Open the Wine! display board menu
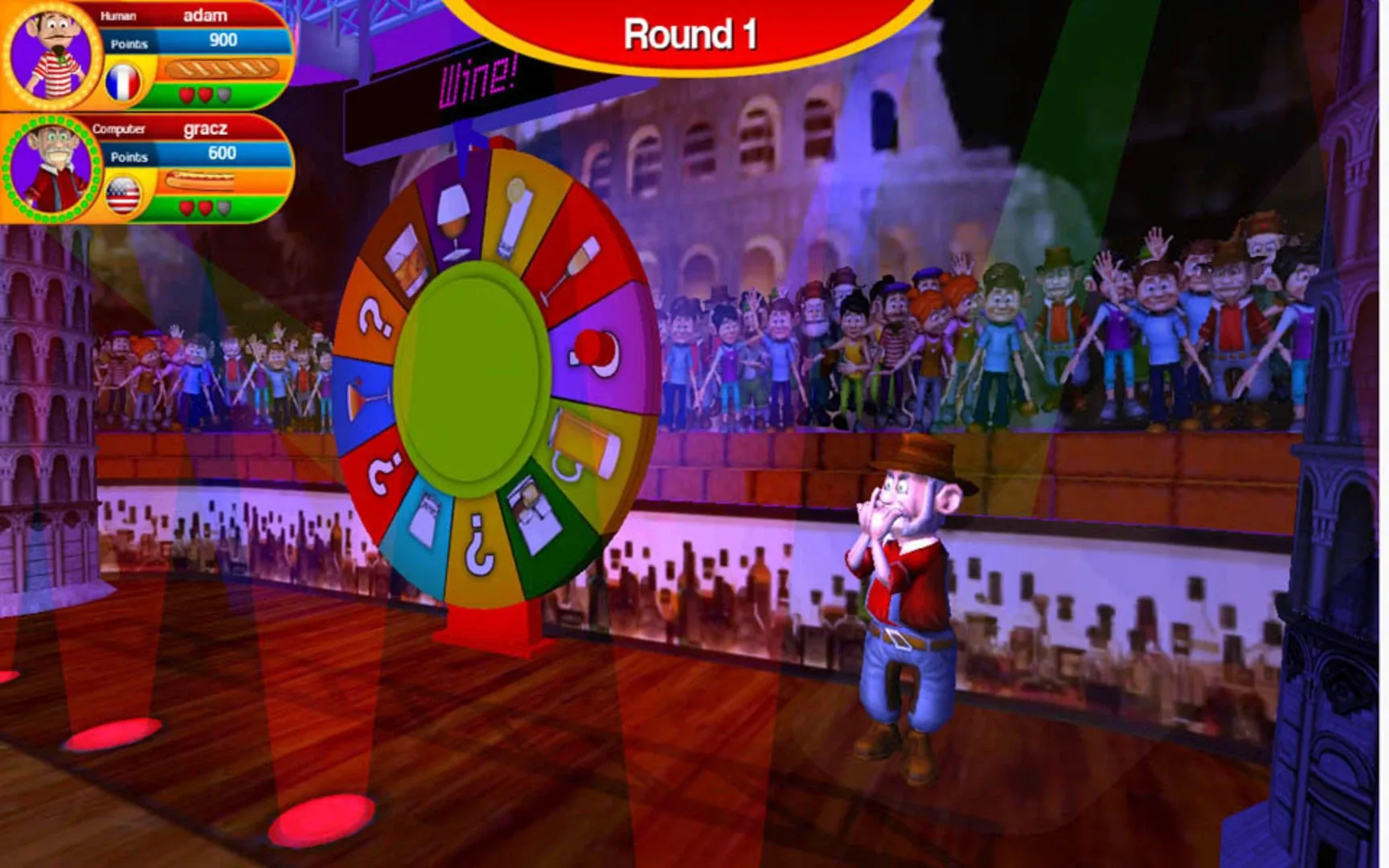This screenshot has width=1389, height=868. (x=478, y=80)
